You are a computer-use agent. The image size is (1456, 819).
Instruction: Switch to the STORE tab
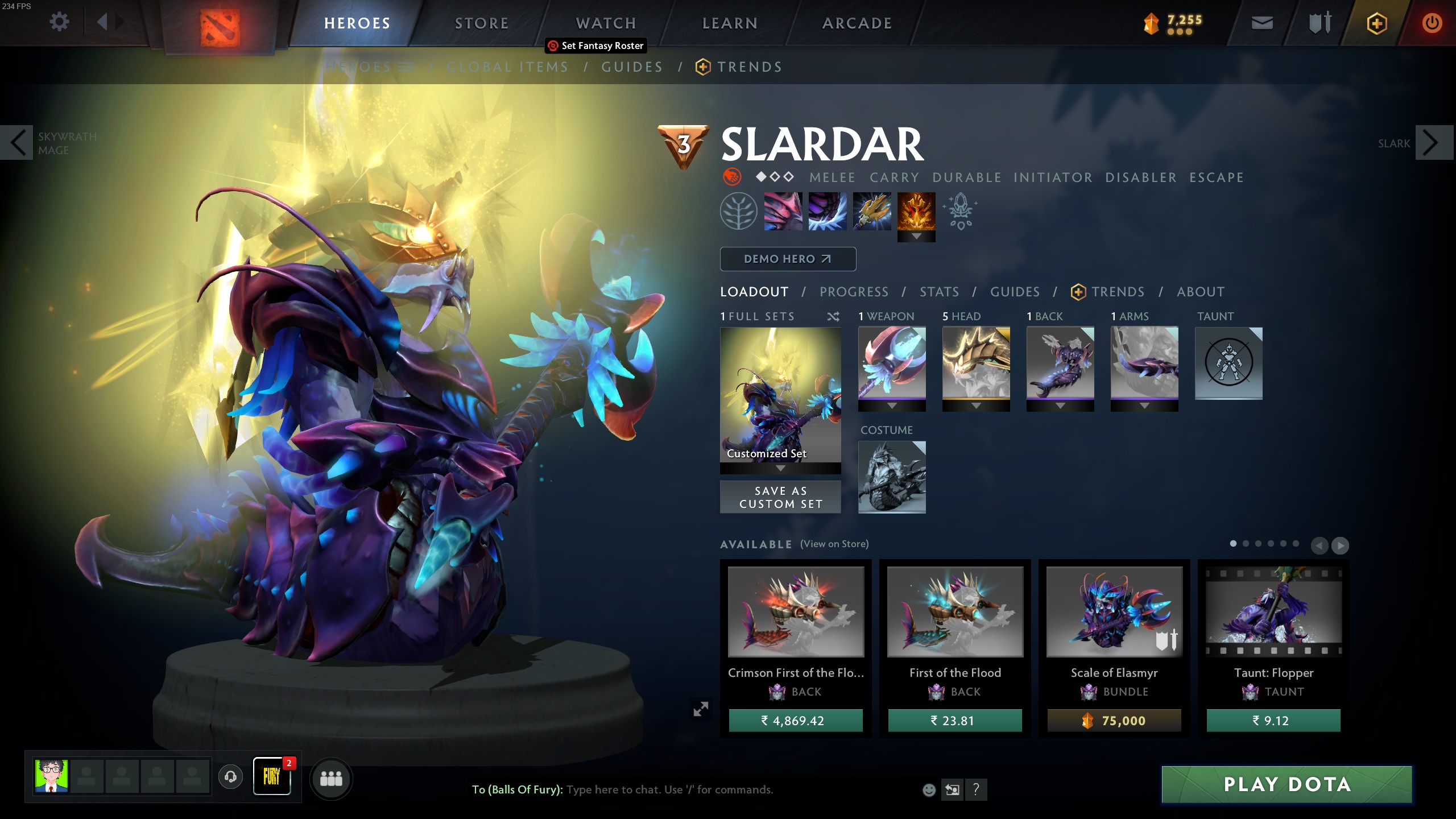click(x=481, y=23)
